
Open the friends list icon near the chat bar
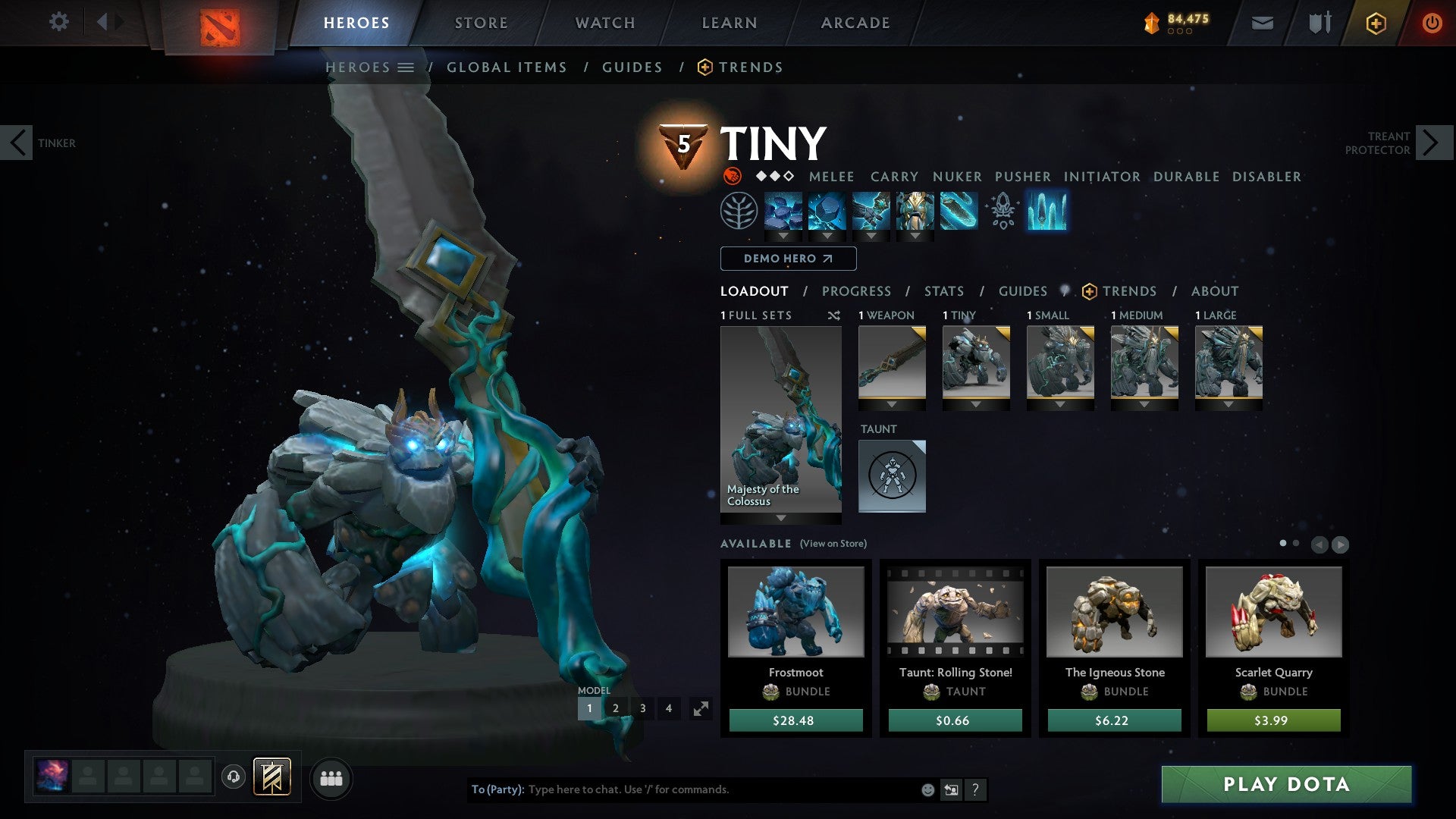(331, 778)
